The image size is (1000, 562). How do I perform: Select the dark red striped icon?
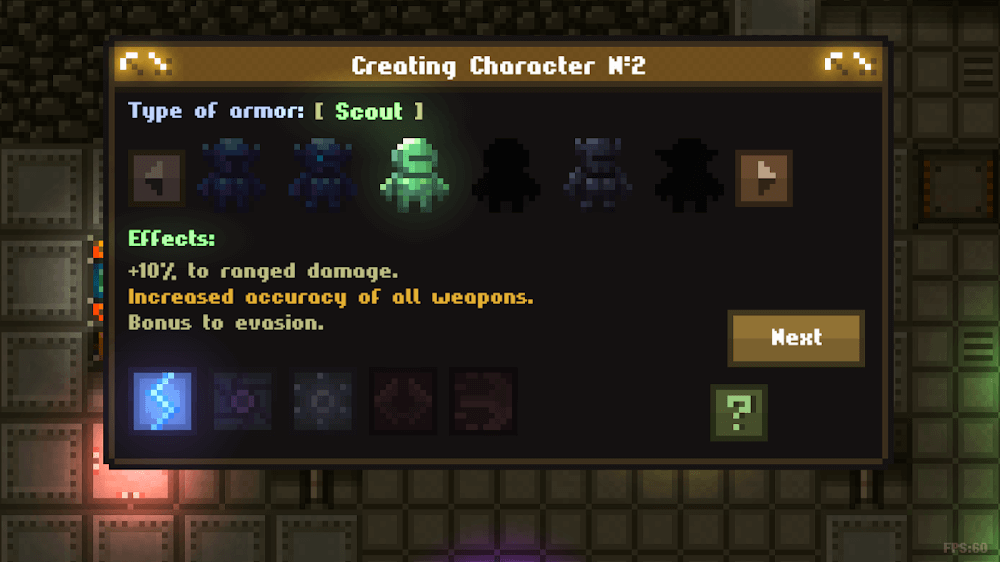pyautogui.click(x=483, y=400)
